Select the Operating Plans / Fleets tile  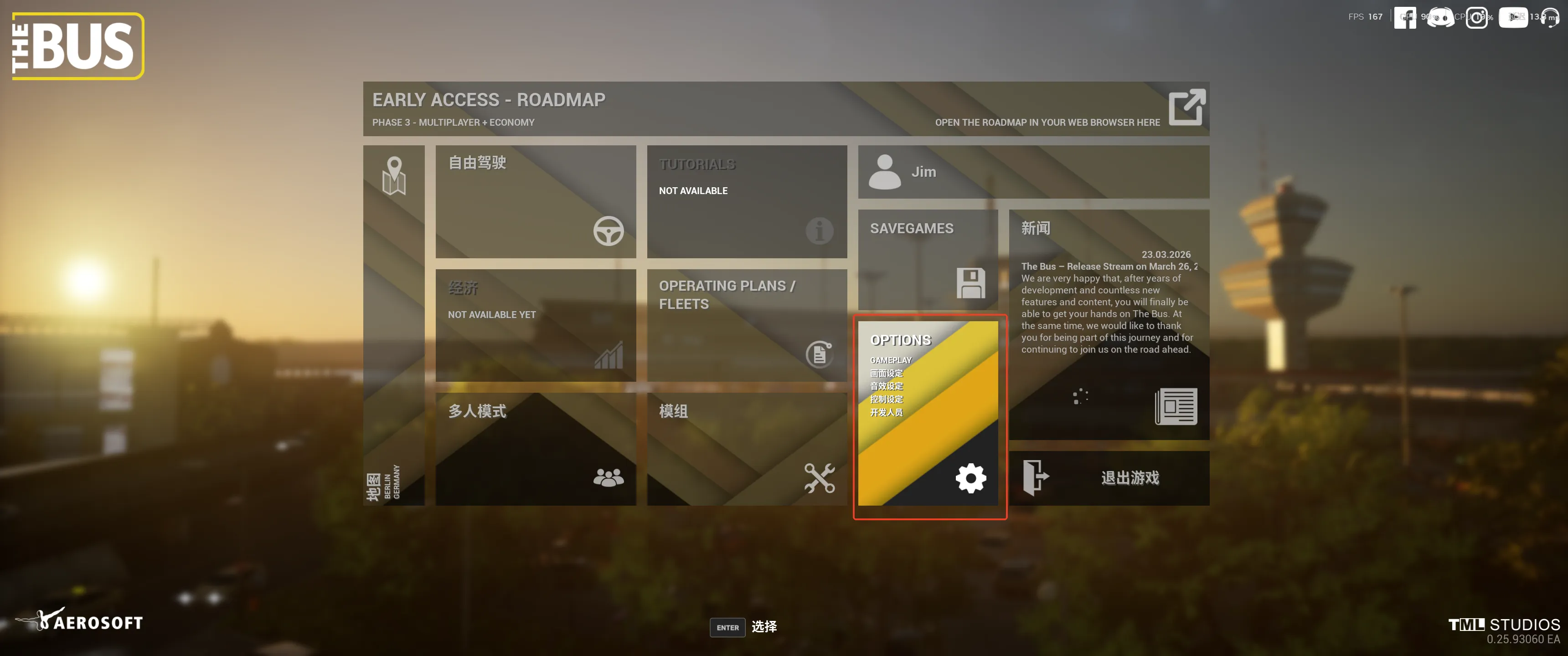pyautogui.click(x=746, y=325)
